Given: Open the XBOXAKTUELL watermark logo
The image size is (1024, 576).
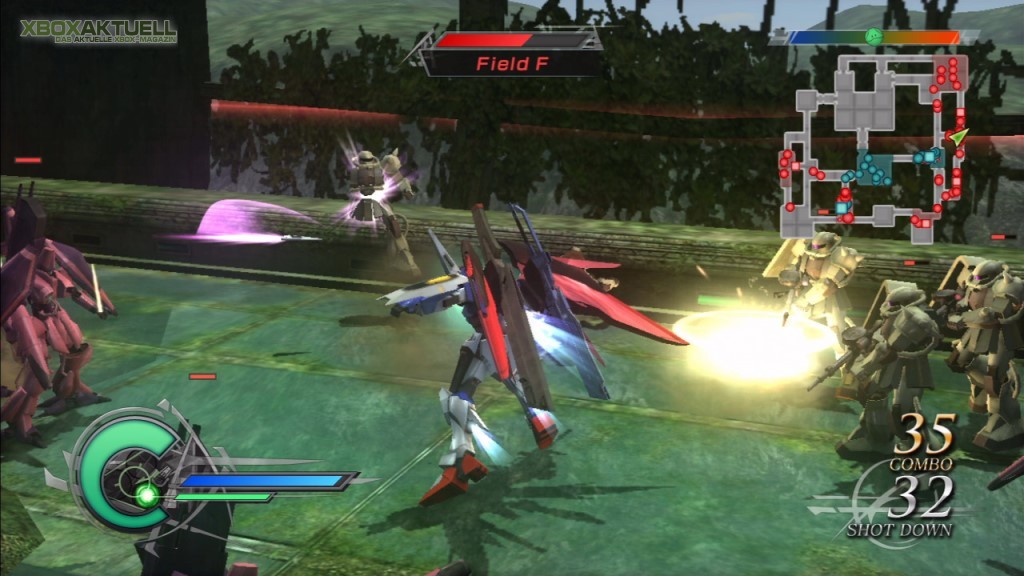Looking at the screenshot, I should pos(98,30).
